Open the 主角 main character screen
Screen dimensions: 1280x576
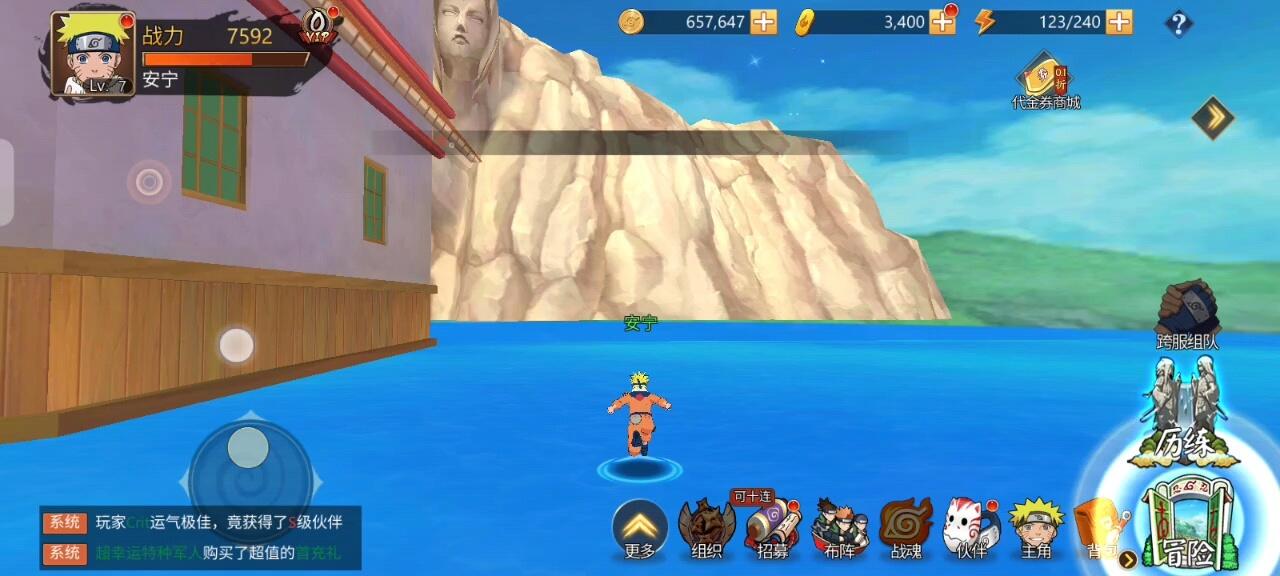point(1035,528)
